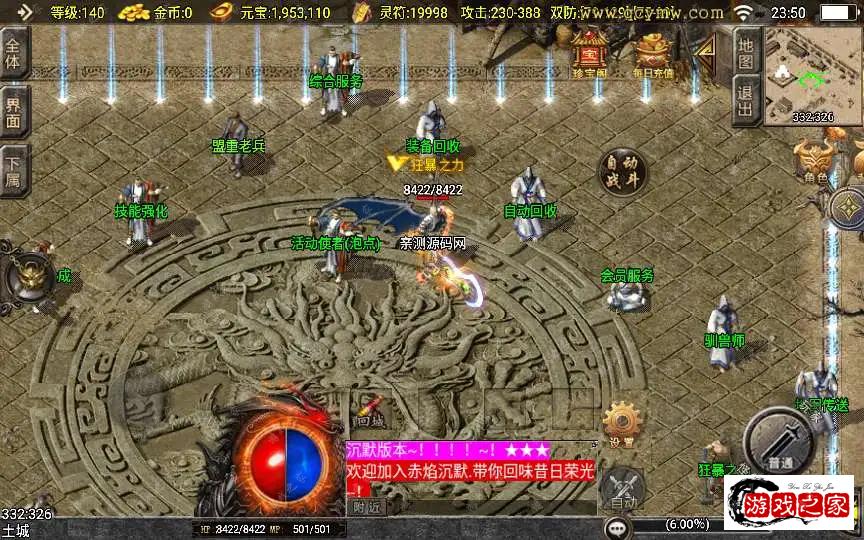Toggle the 自动 crossed-swords button
The width and height of the screenshot is (864, 540).
(x=623, y=489)
